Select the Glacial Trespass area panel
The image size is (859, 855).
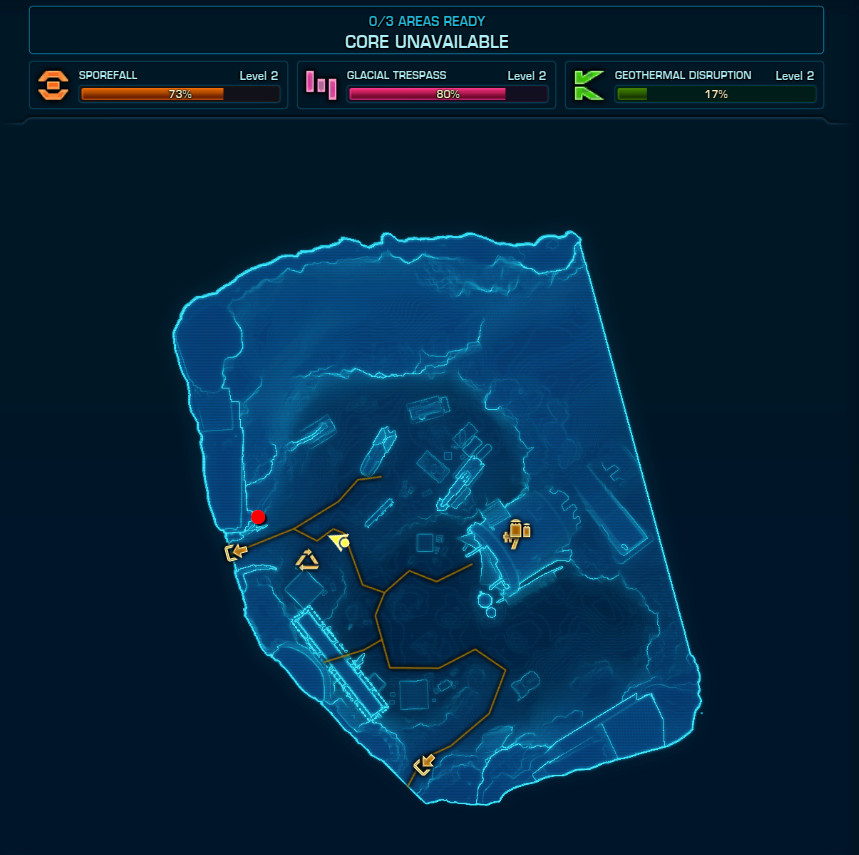click(426, 85)
